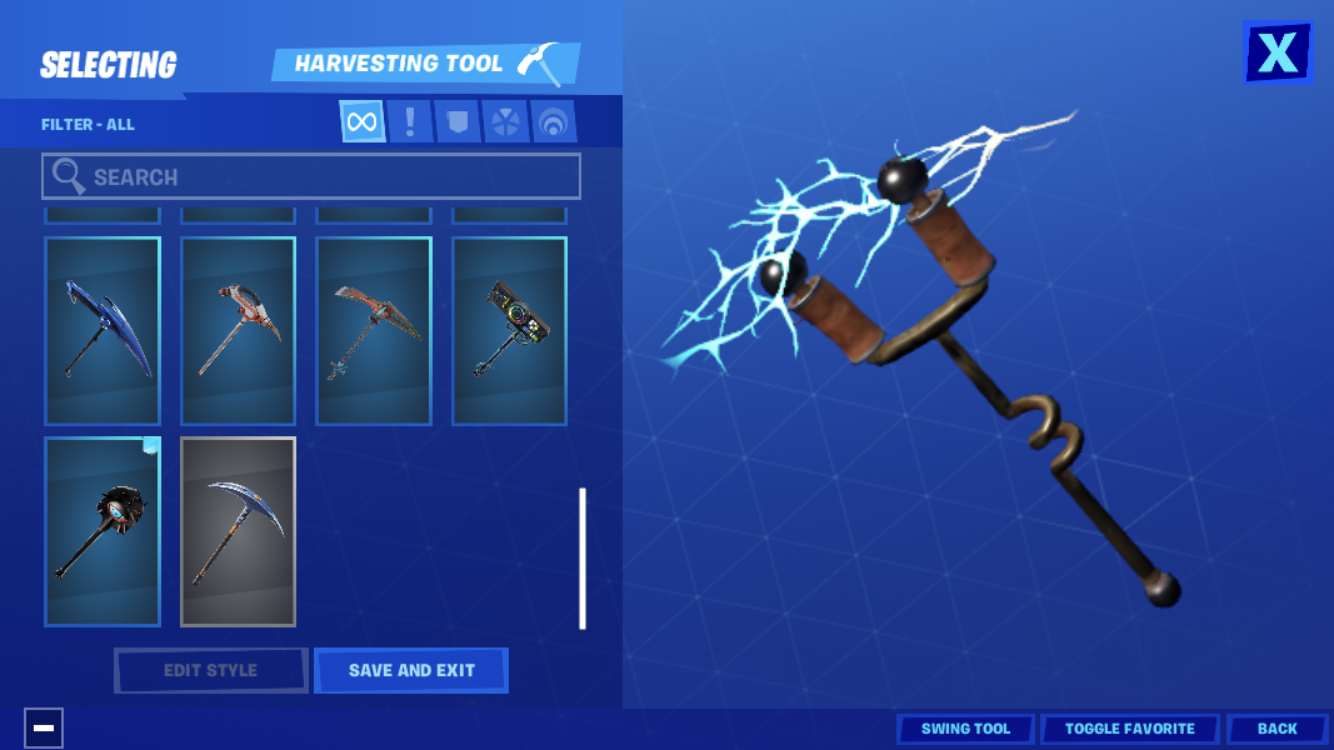
Task: Click Swing Tool at the bottom
Action: tap(965, 729)
